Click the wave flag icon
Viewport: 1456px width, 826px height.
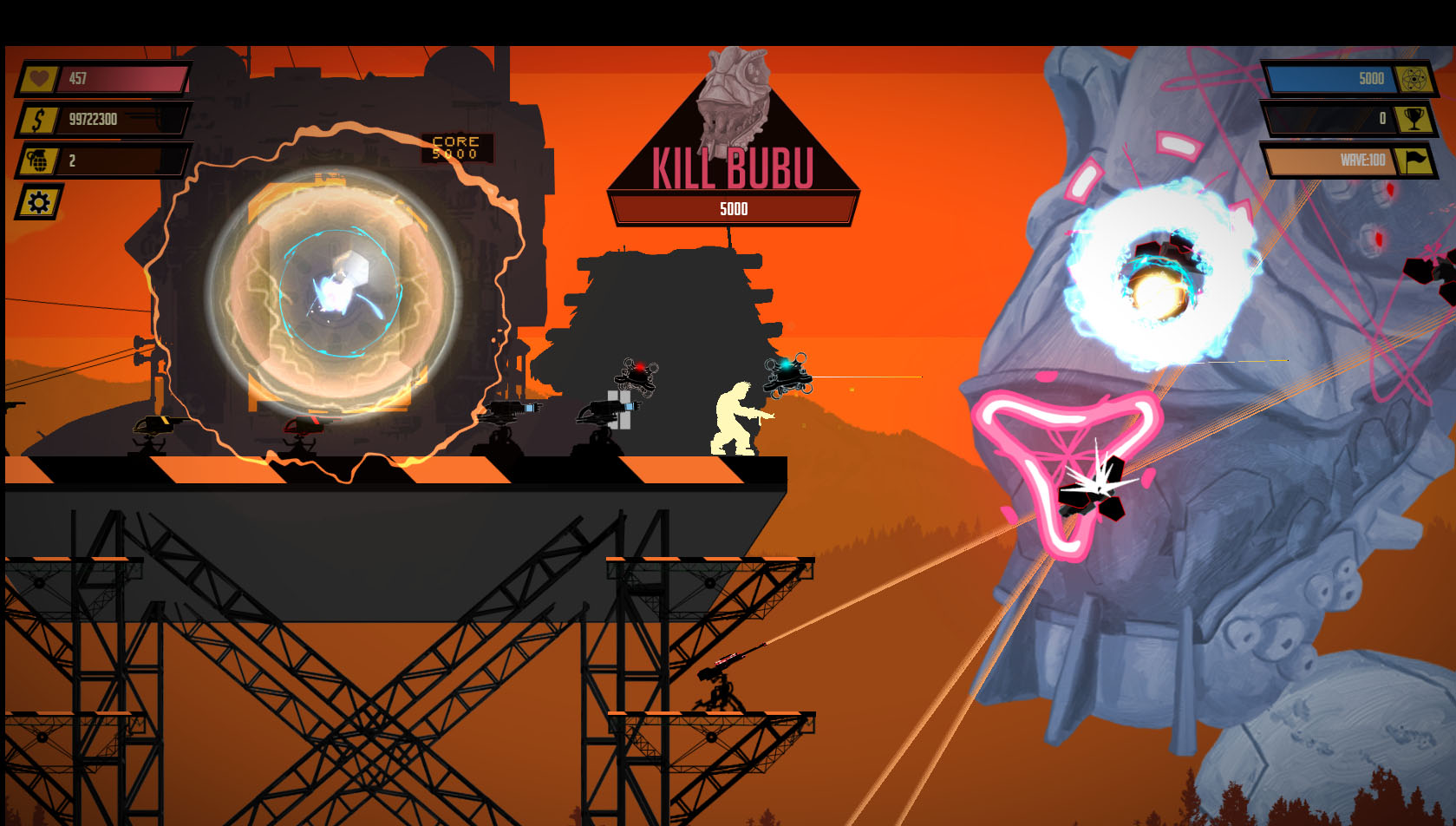tap(1414, 161)
